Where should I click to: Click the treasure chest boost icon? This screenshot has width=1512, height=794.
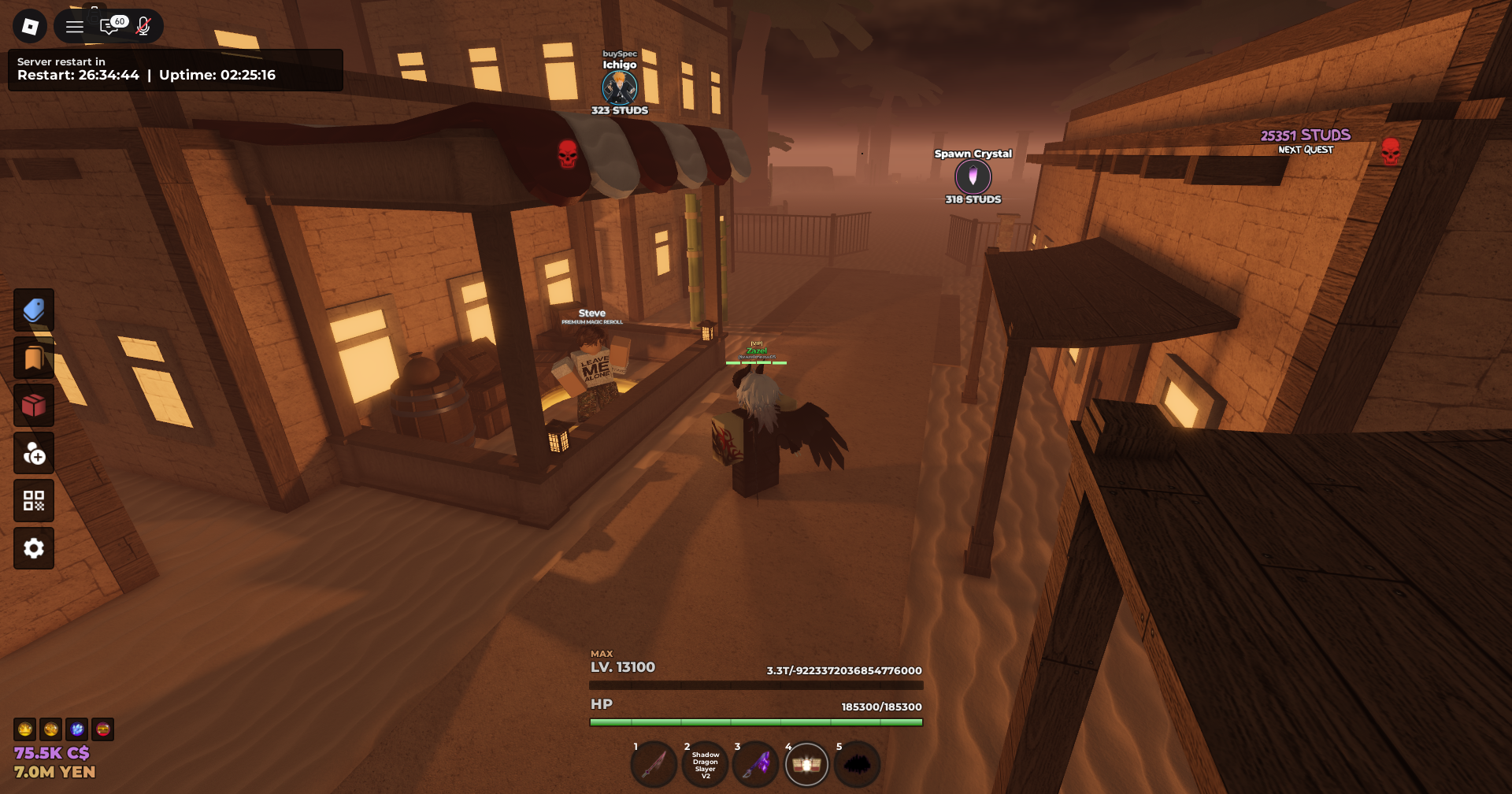pyautogui.click(x=103, y=729)
